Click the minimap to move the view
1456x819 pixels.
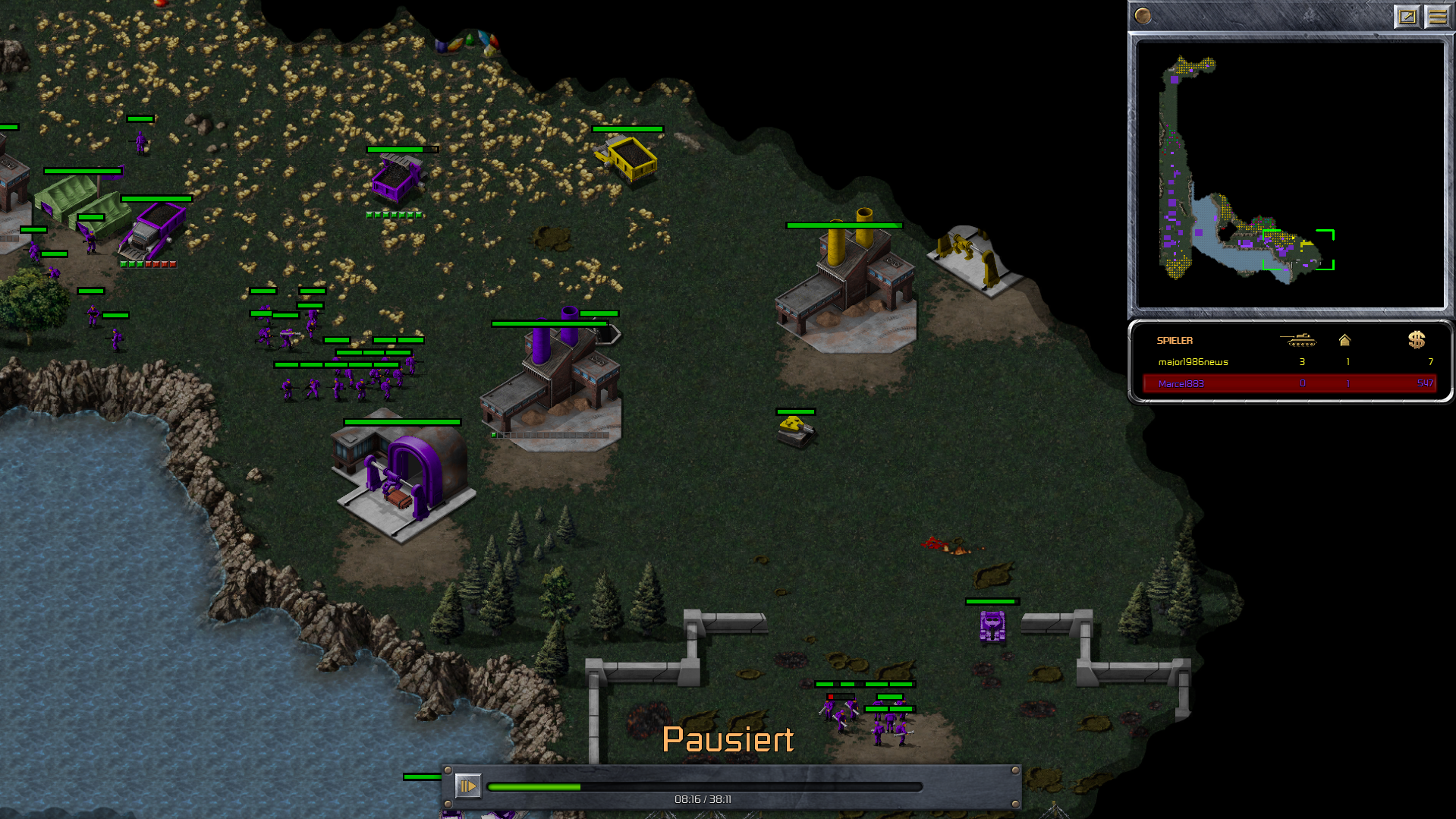point(1290,175)
